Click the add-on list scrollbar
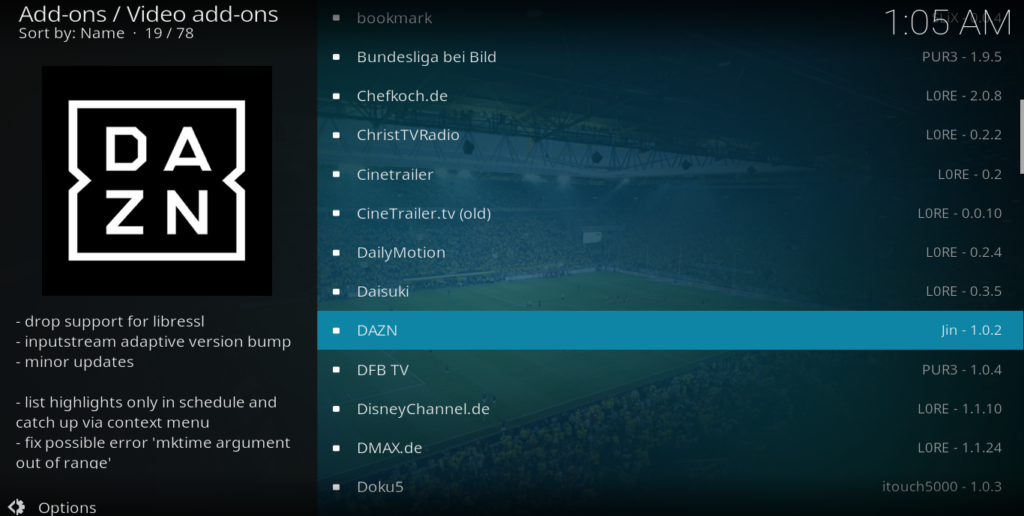1024x516 pixels. [1021, 135]
